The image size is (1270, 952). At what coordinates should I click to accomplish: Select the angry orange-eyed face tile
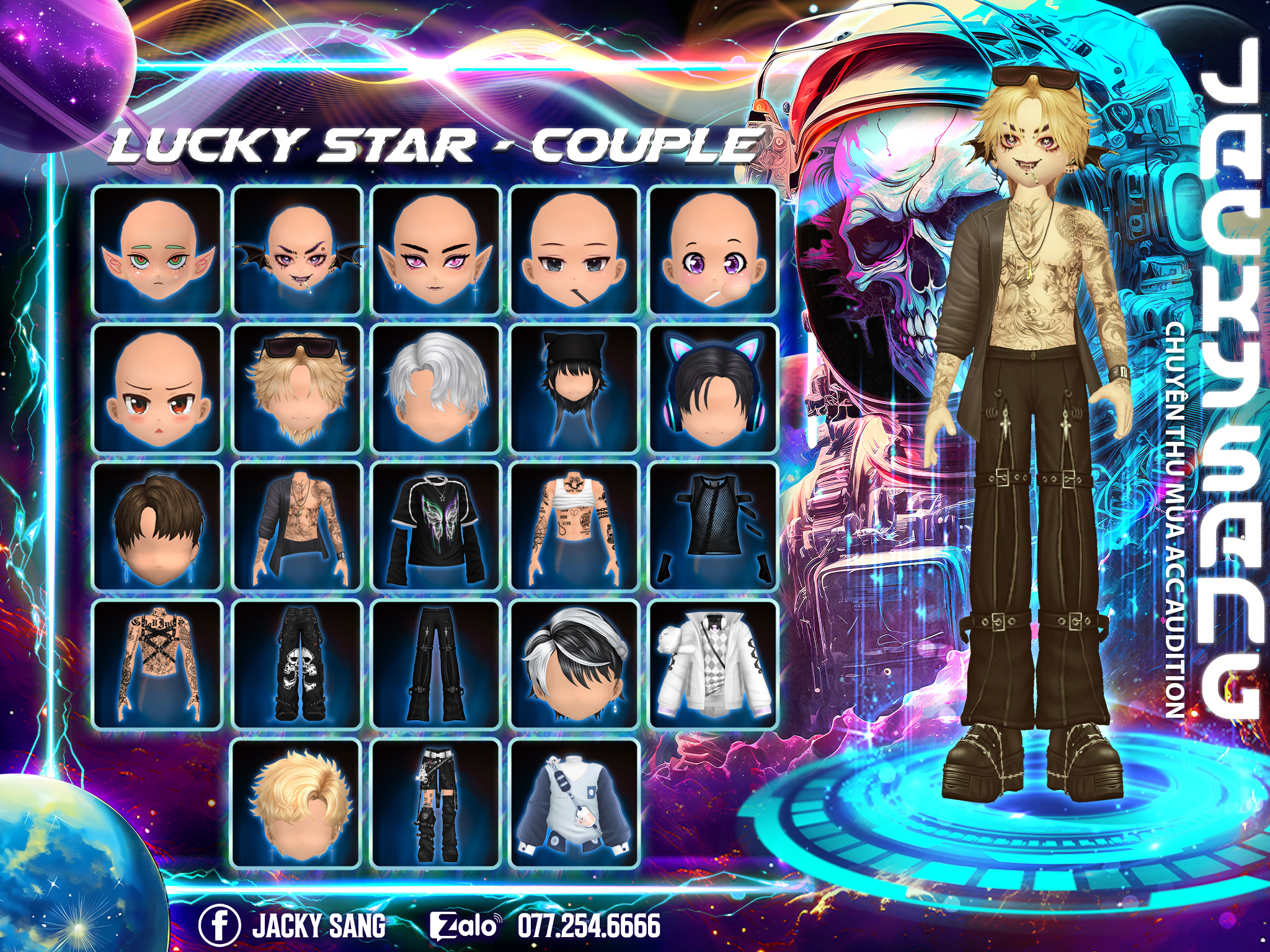pyautogui.click(x=158, y=389)
